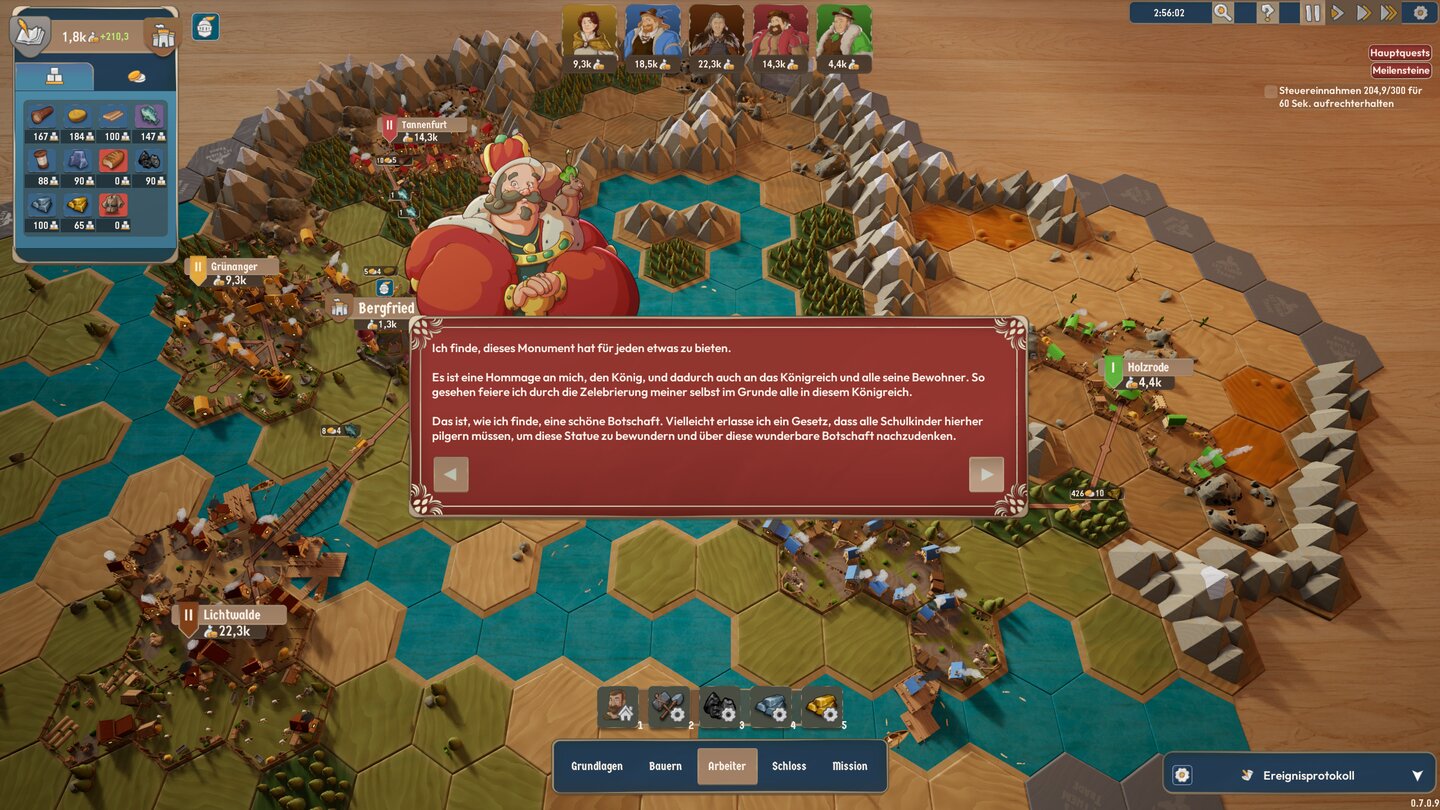Image resolution: width=1440 pixels, height=810 pixels.
Task: Show the Mission build category
Action: pyautogui.click(x=850, y=766)
